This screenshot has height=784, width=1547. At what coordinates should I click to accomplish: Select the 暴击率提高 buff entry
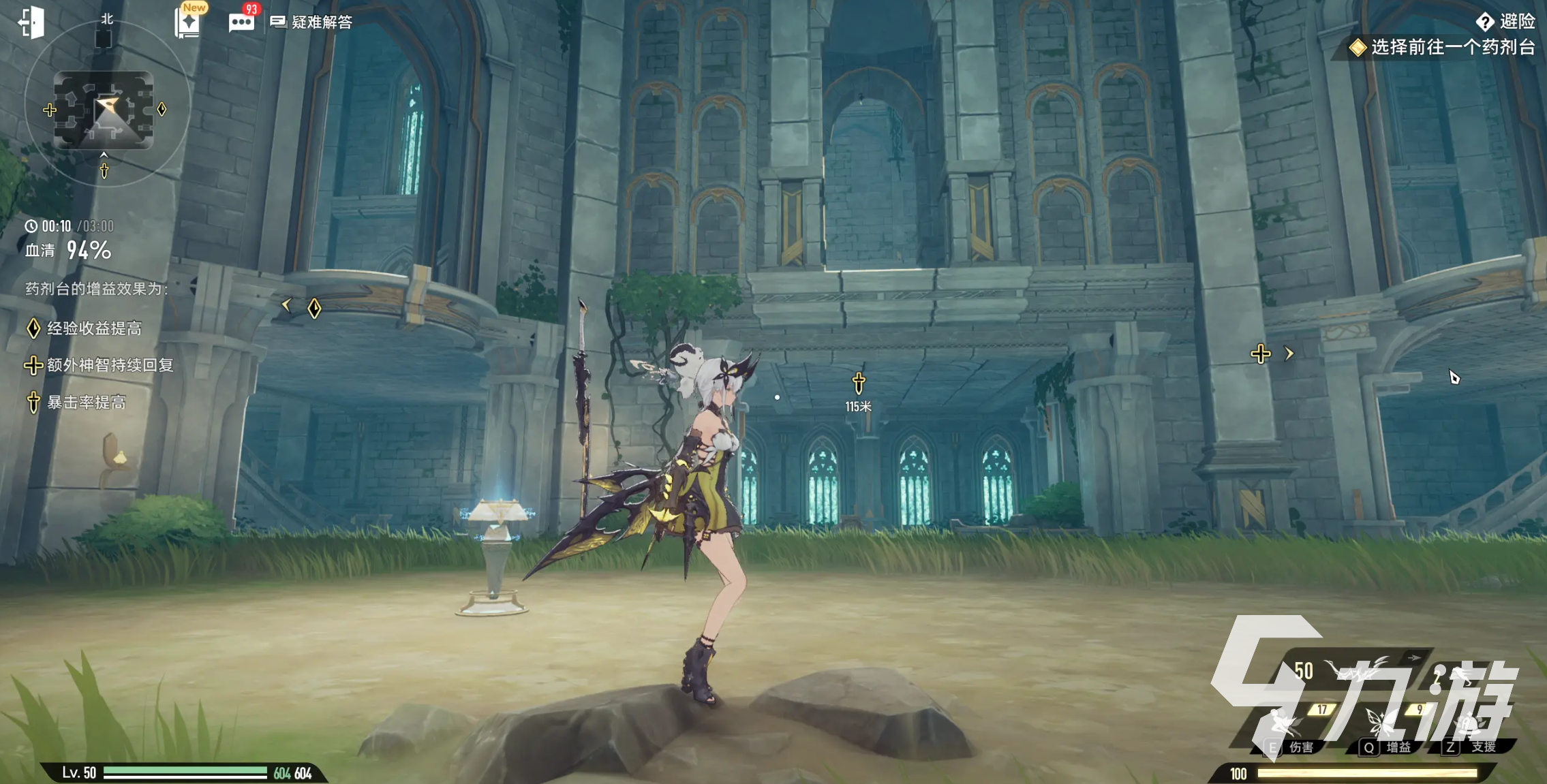point(76,403)
